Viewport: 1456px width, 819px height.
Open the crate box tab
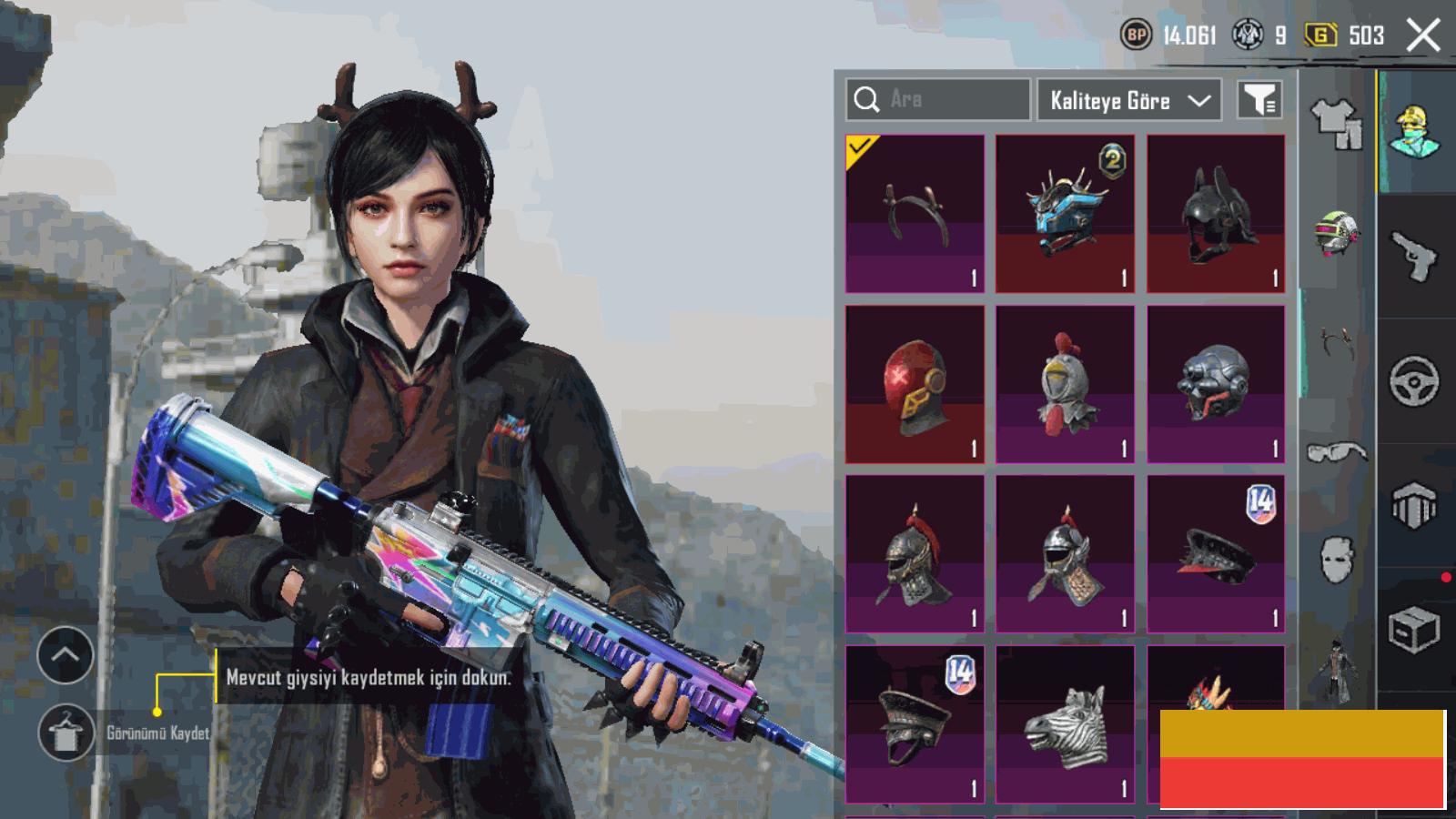point(1415,629)
